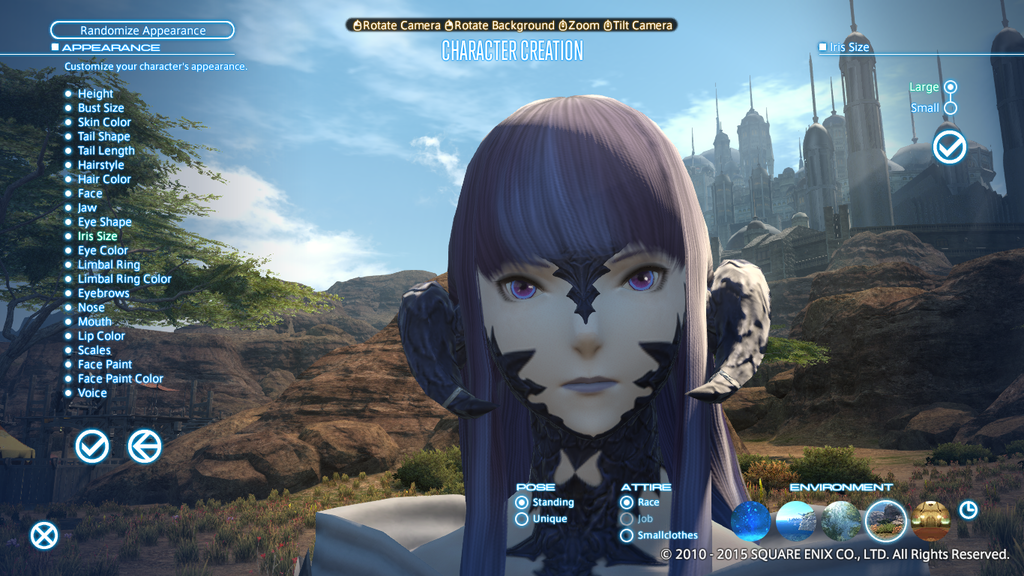Open the Hairstyle option

pyautogui.click(x=100, y=165)
